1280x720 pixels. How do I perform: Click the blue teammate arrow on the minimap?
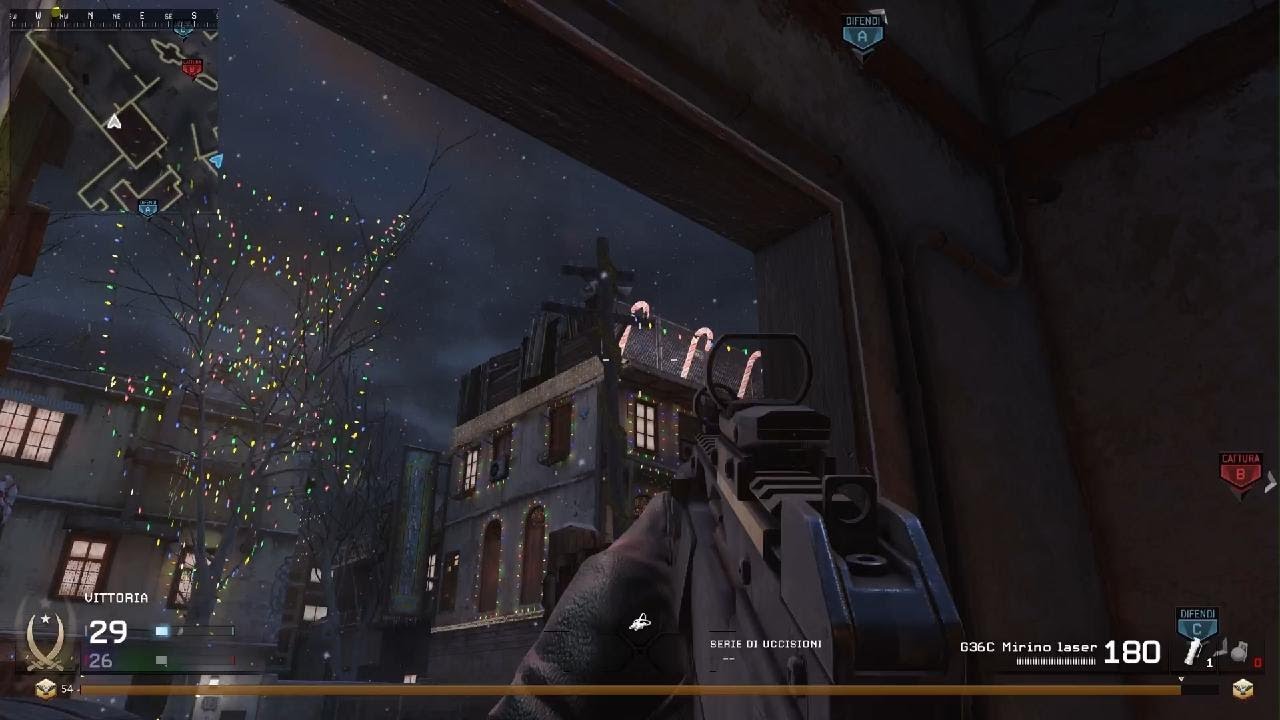point(216,160)
